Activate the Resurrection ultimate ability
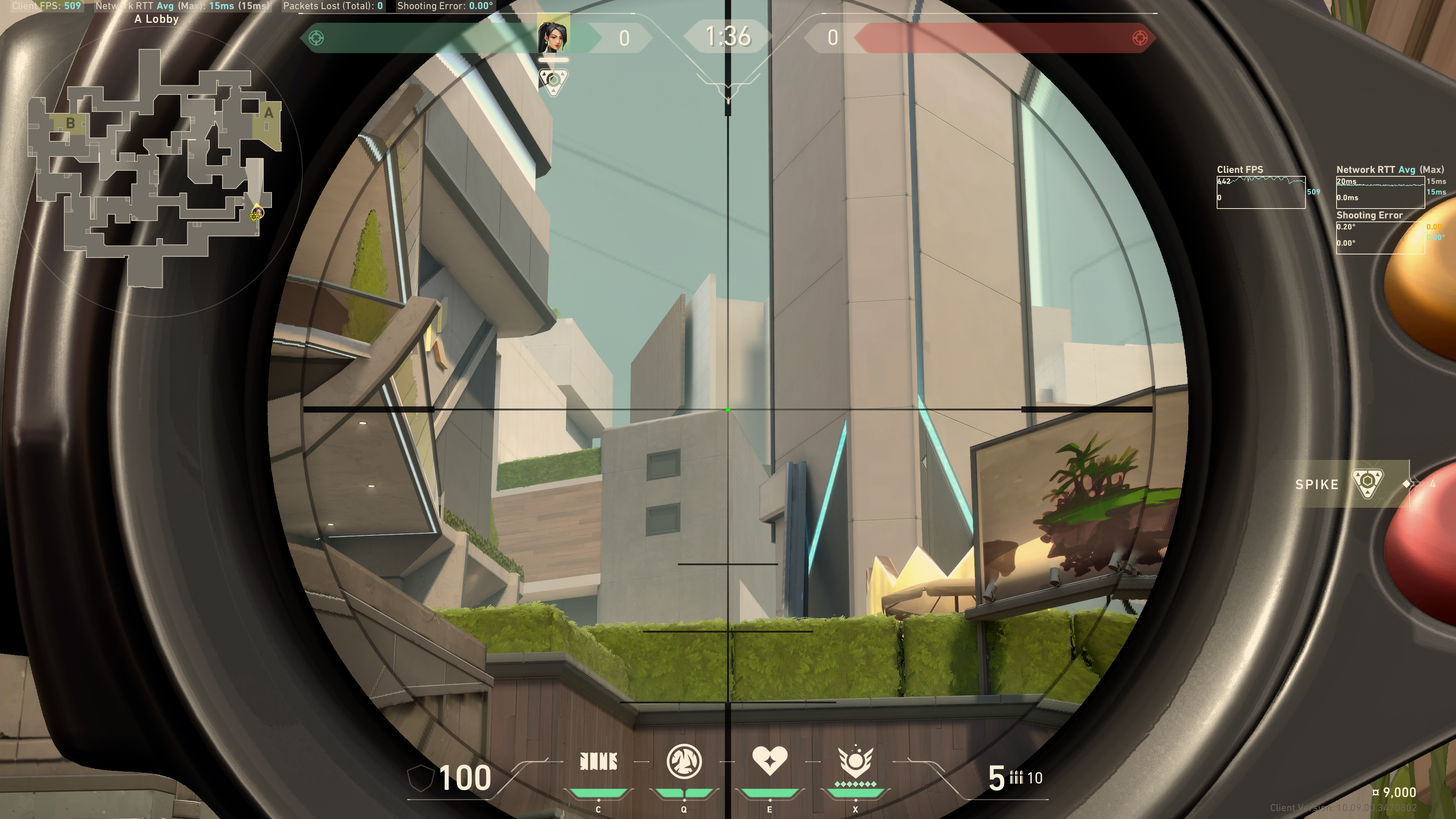This screenshot has height=819, width=1456. coord(855,761)
